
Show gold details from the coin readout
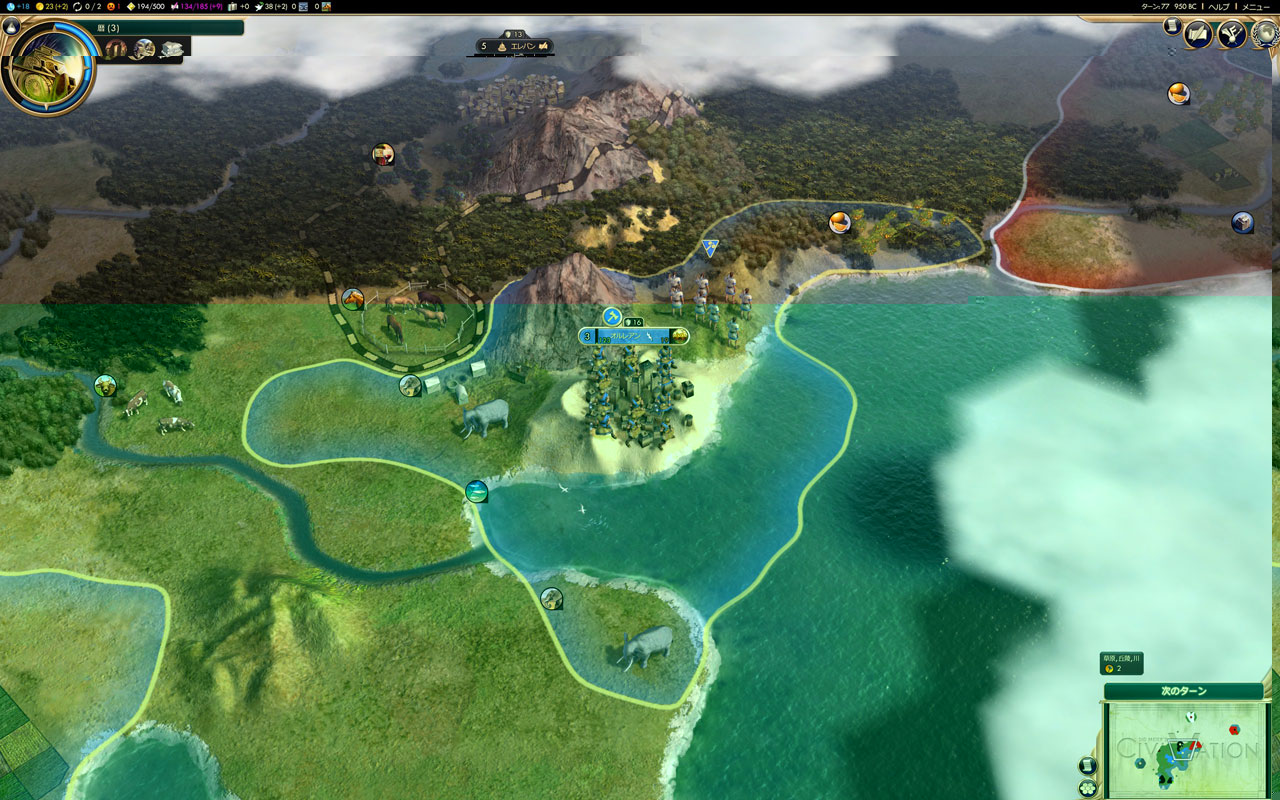tap(51, 6)
